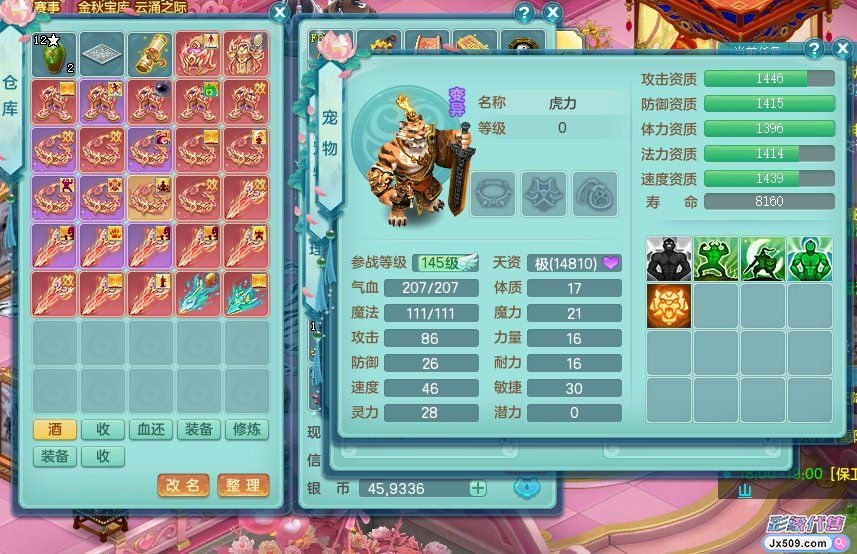
Task: Select the golden scroll item slot
Action: pyautogui.click(x=150, y=53)
